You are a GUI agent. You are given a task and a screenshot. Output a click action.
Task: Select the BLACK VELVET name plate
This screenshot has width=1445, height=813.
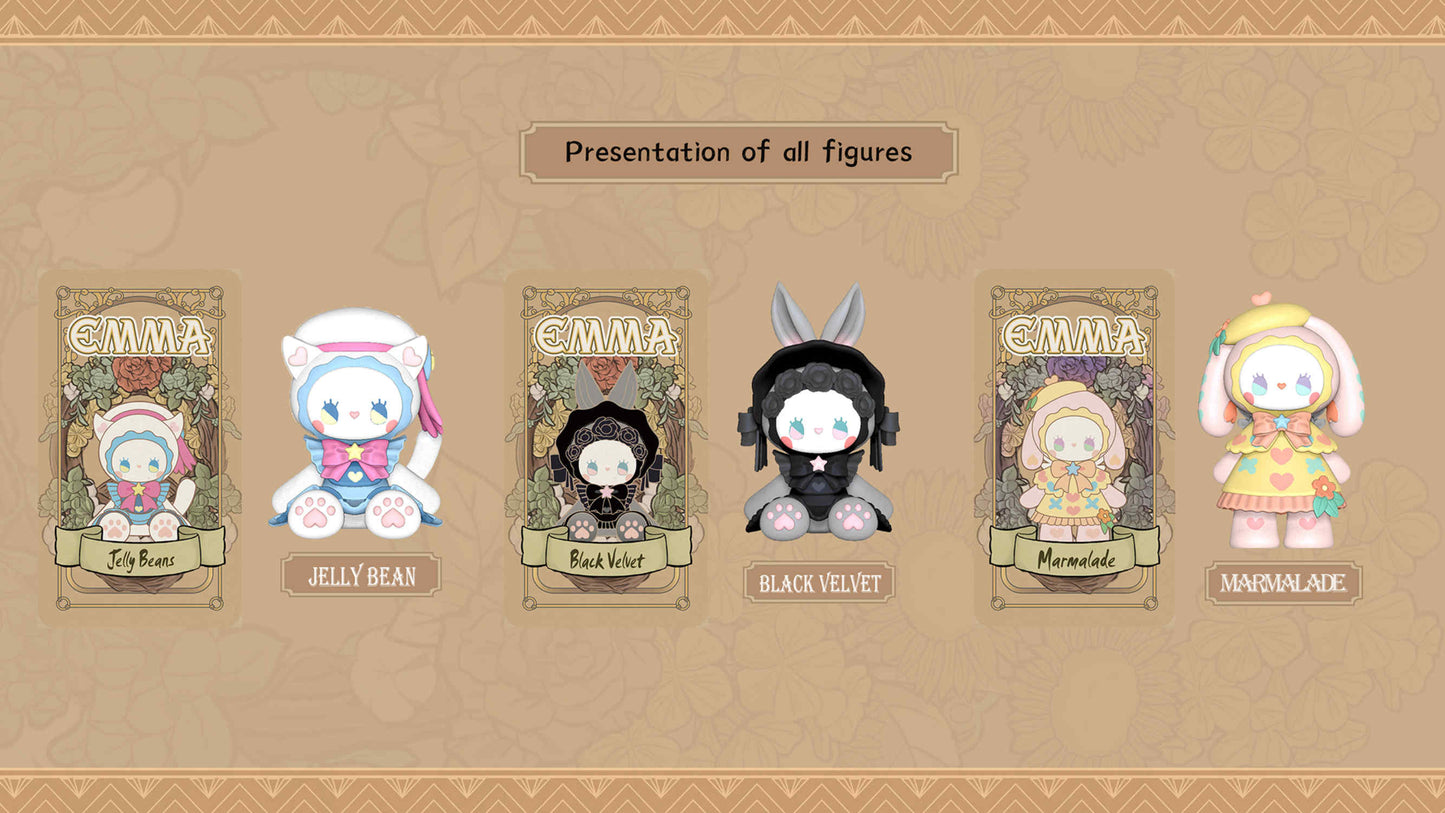point(819,582)
